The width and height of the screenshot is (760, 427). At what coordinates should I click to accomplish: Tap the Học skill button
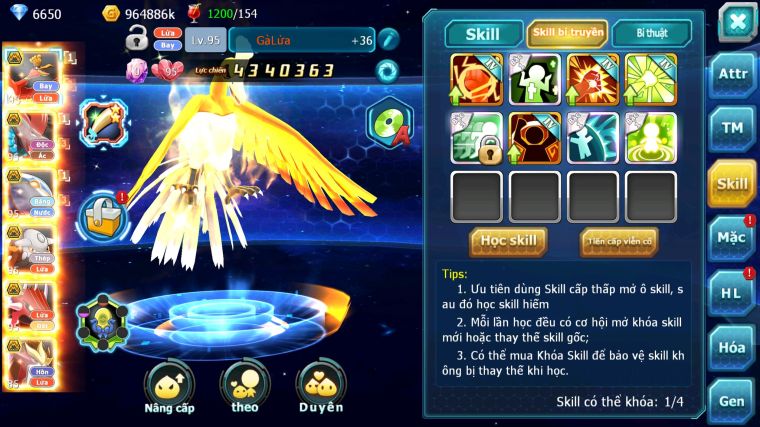[x=508, y=241]
